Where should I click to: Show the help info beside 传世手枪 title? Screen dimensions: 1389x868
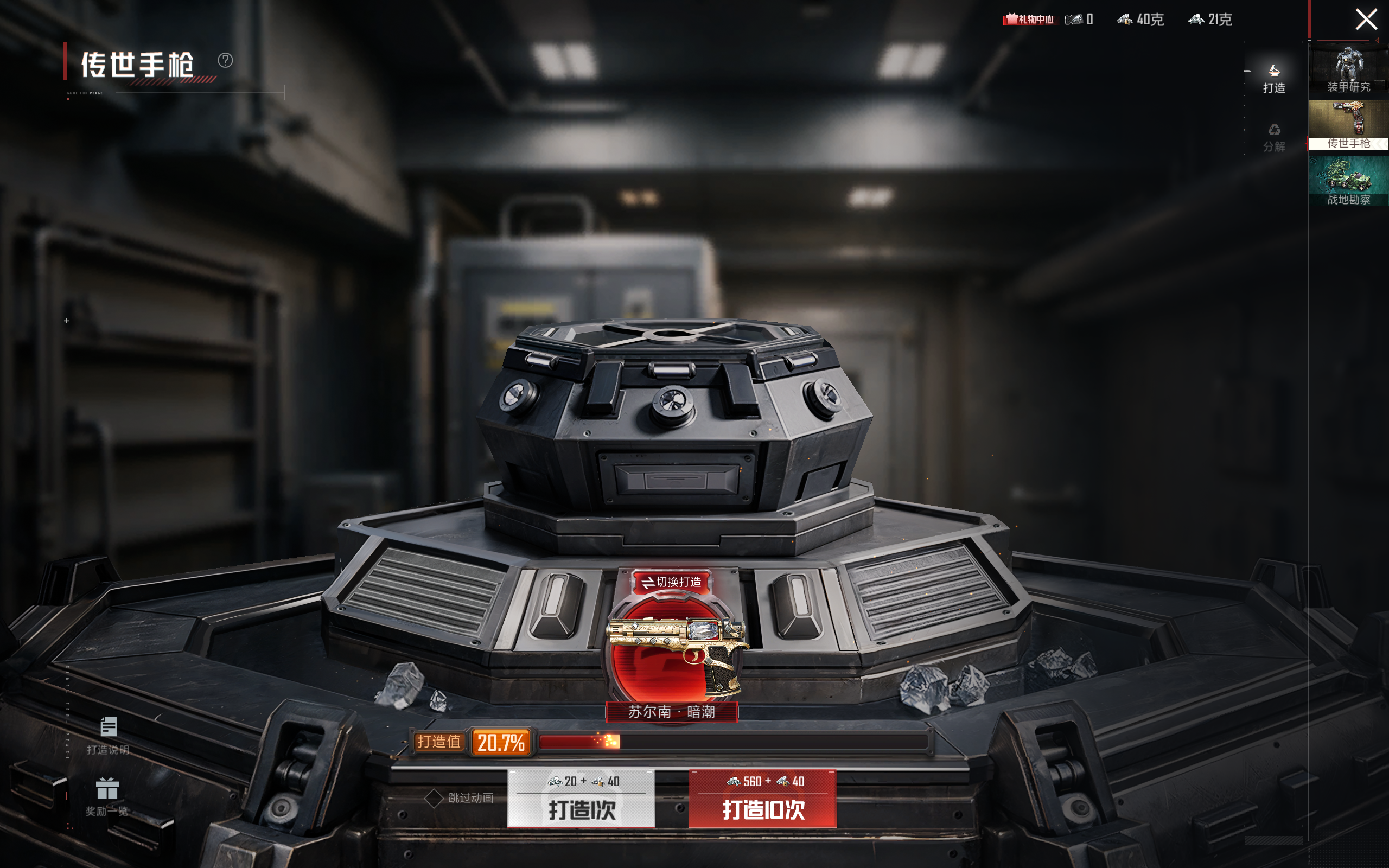[x=225, y=60]
